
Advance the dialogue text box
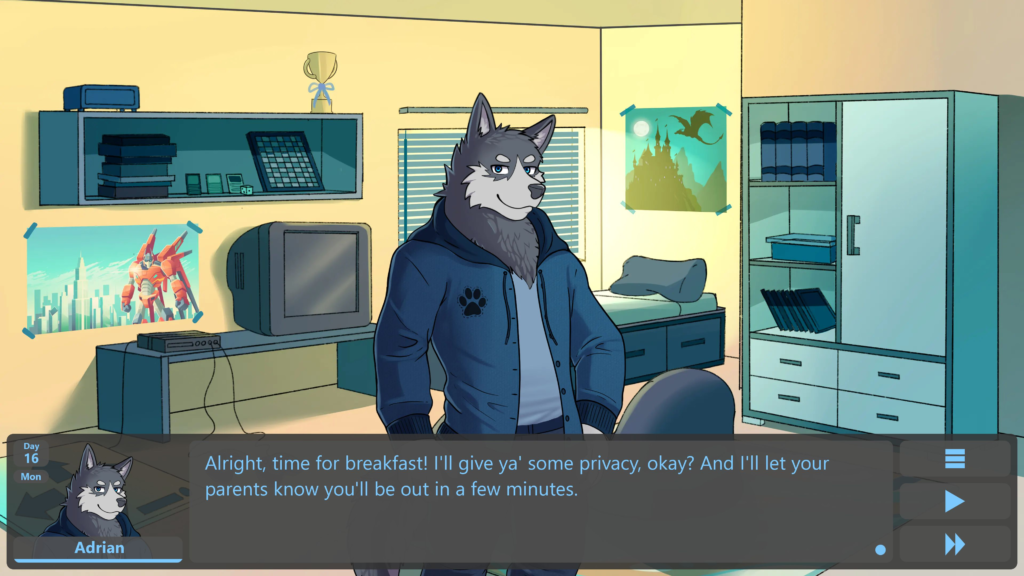click(x=540, y=500)
